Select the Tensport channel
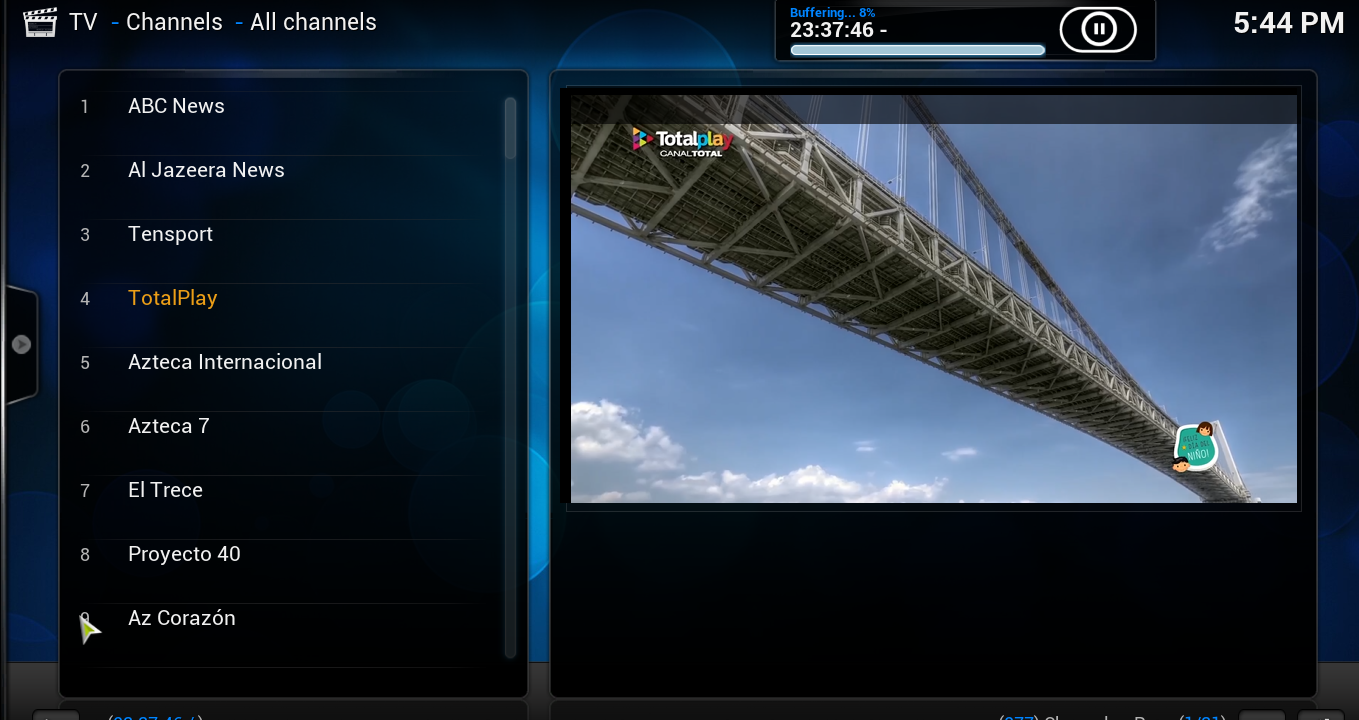Viewport: 1359px width, 720px height. tap(170, 234)
